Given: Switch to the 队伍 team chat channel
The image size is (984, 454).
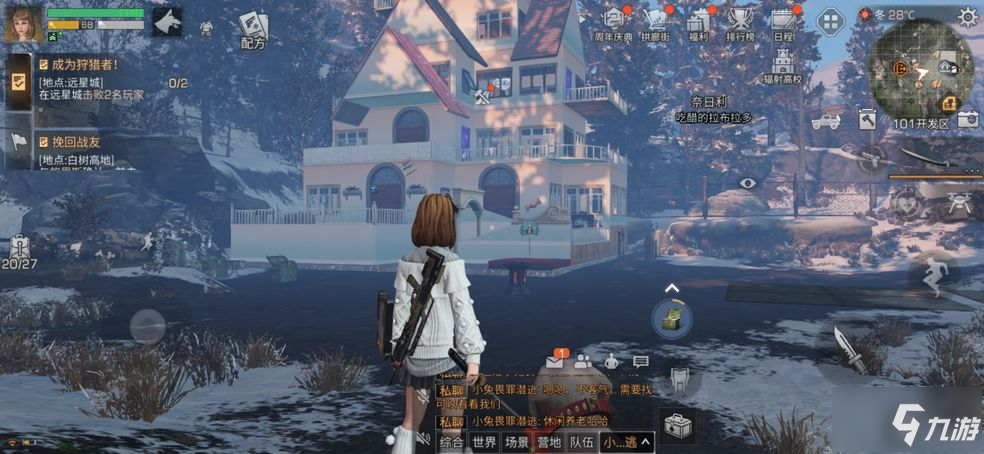Looking at the screenshot, I should click(x=581, y=441).
